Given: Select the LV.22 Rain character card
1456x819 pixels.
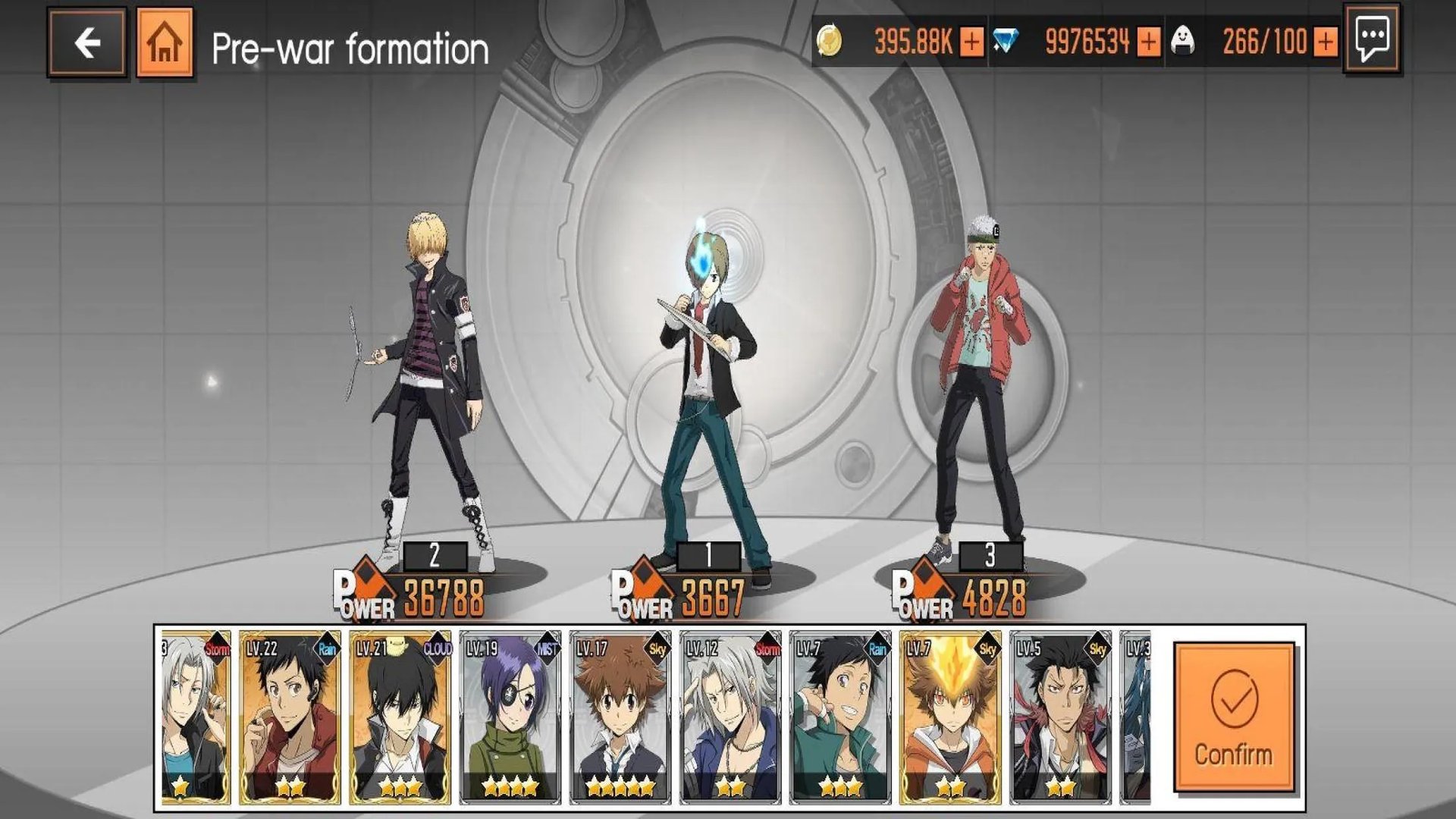Looking at the screenshot, I should [x=290, y=717].
